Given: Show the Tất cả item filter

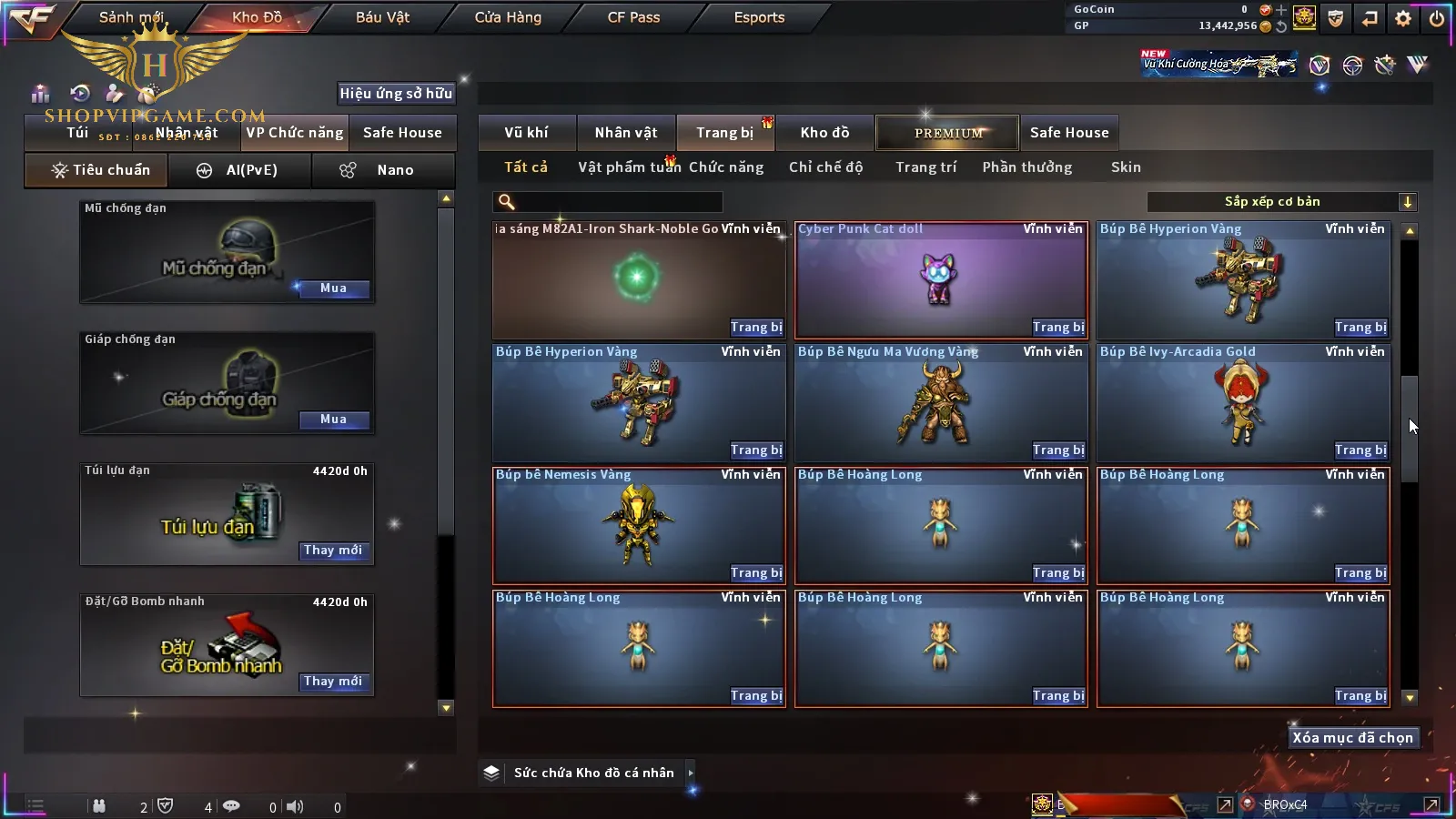Looking at the screenshot, I should coord(526,167).
